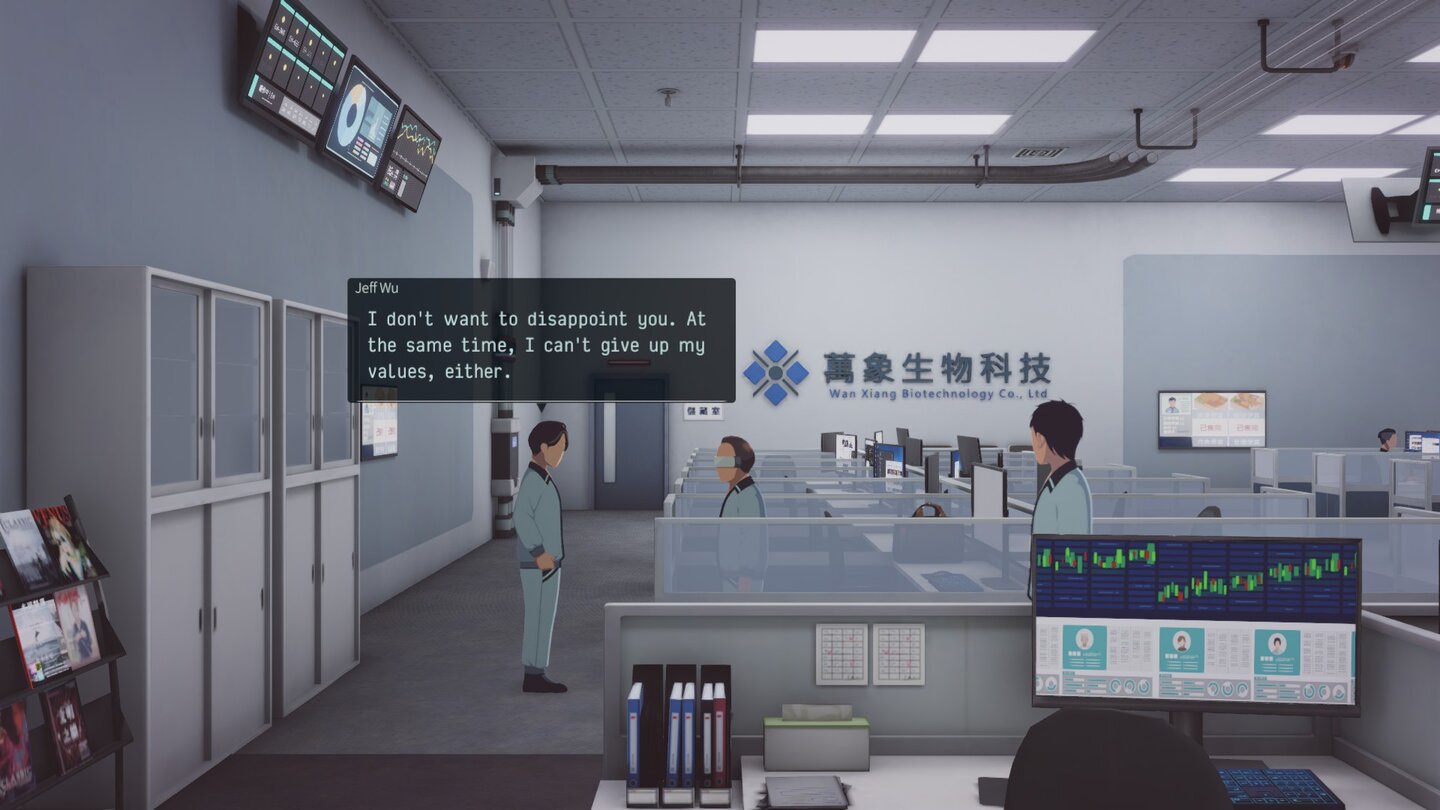Select the rightmost avatar card on the desk monitor

pyautogui.click(x=1276, y=640)
